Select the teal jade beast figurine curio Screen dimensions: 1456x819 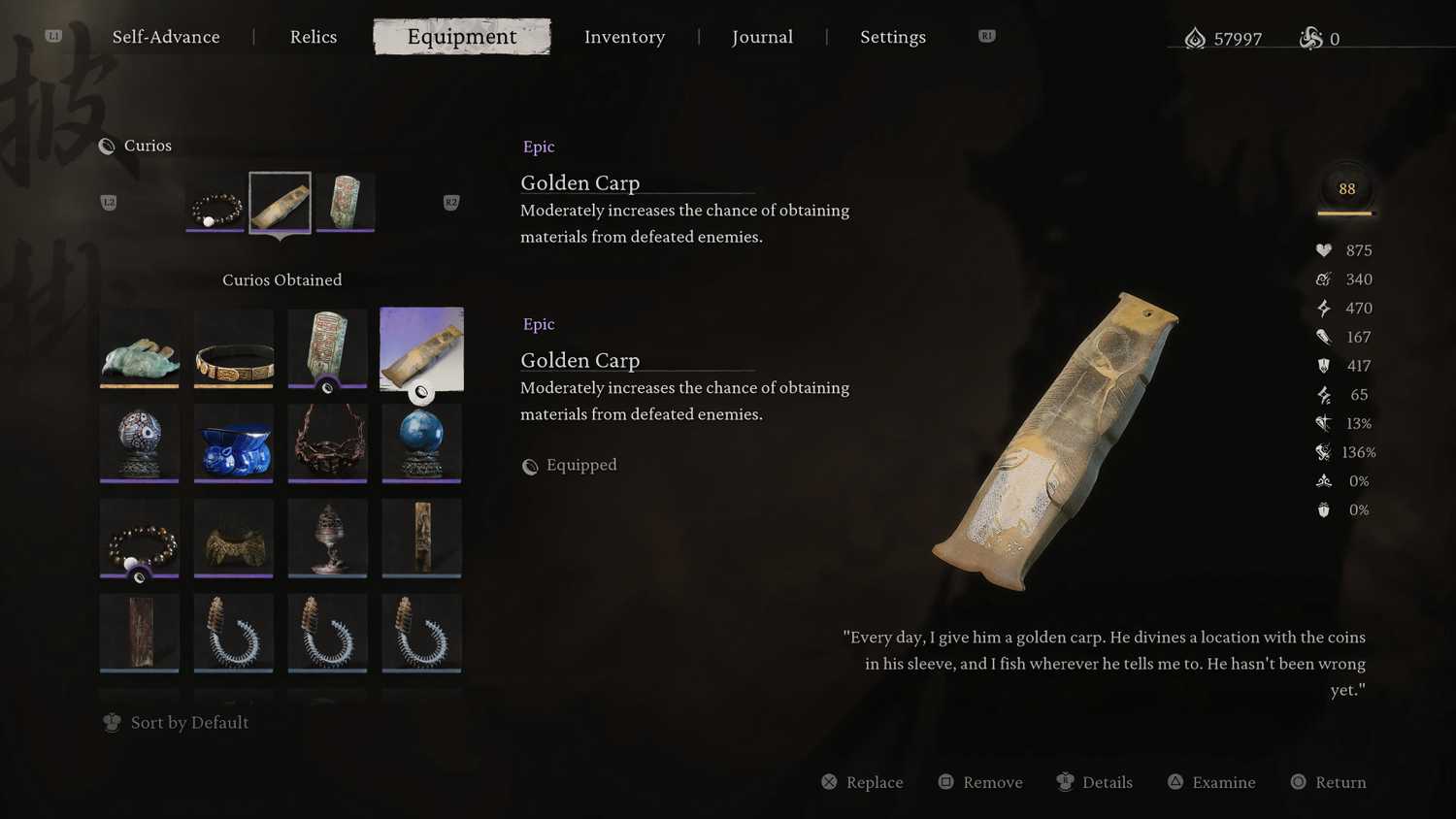pos(140,349)
